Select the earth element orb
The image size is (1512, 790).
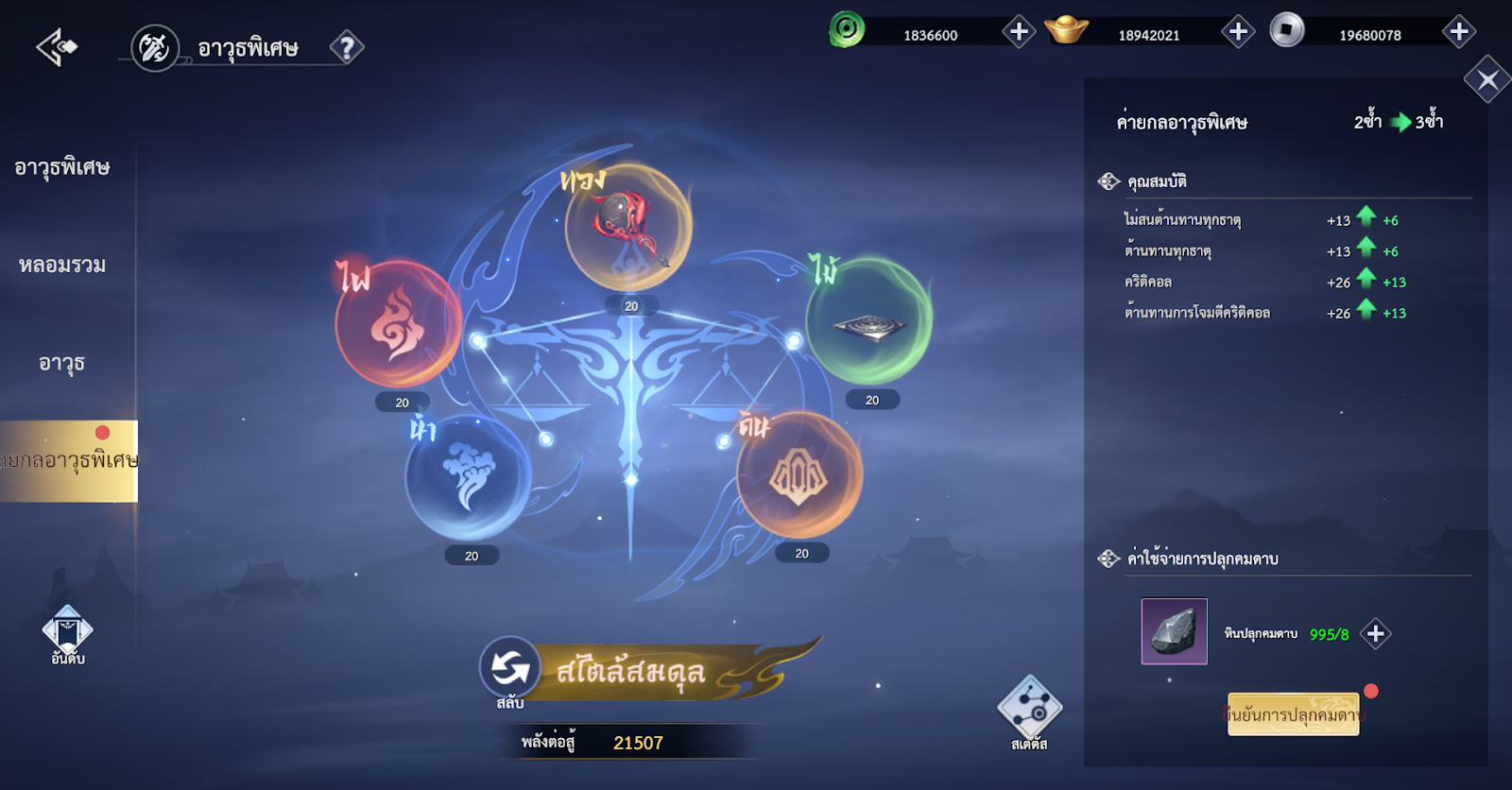799,474
